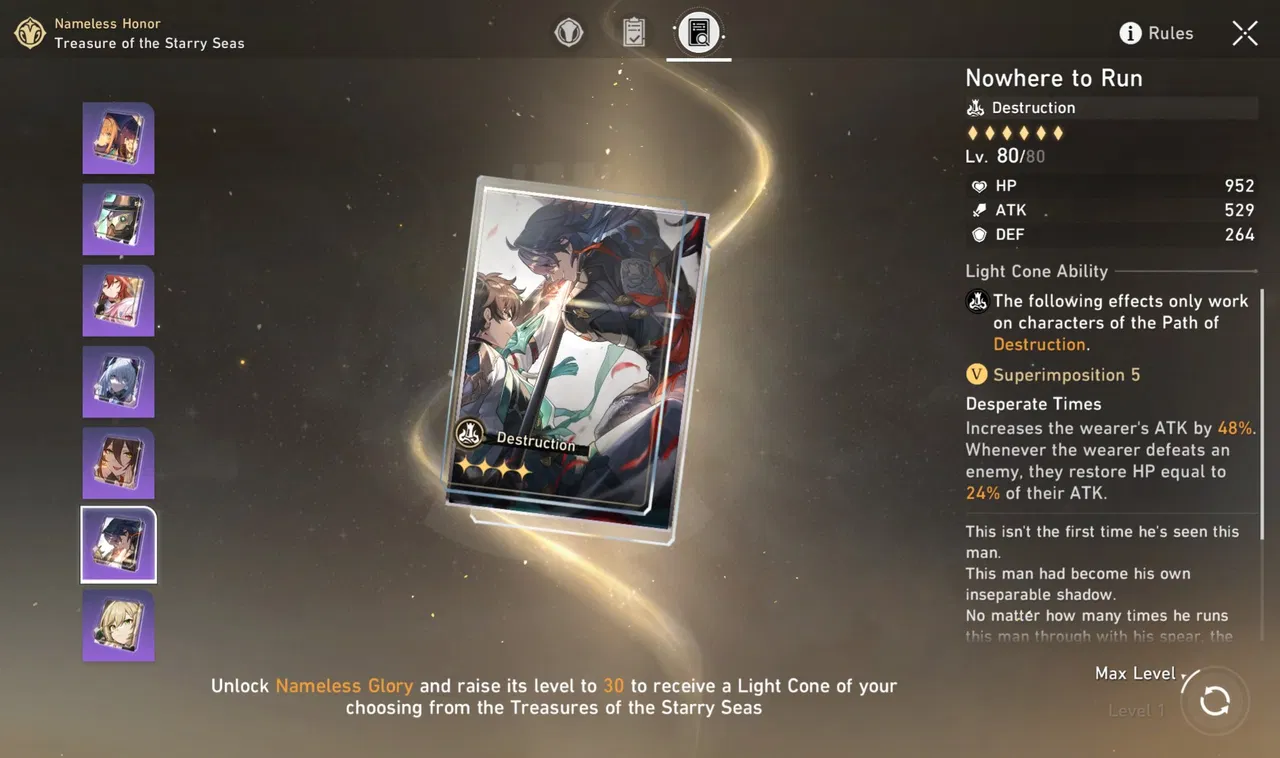Select the shield emblem icon in top bar
The height and width of the screenshot is (758, 1280).
click(x=569, y=31)
